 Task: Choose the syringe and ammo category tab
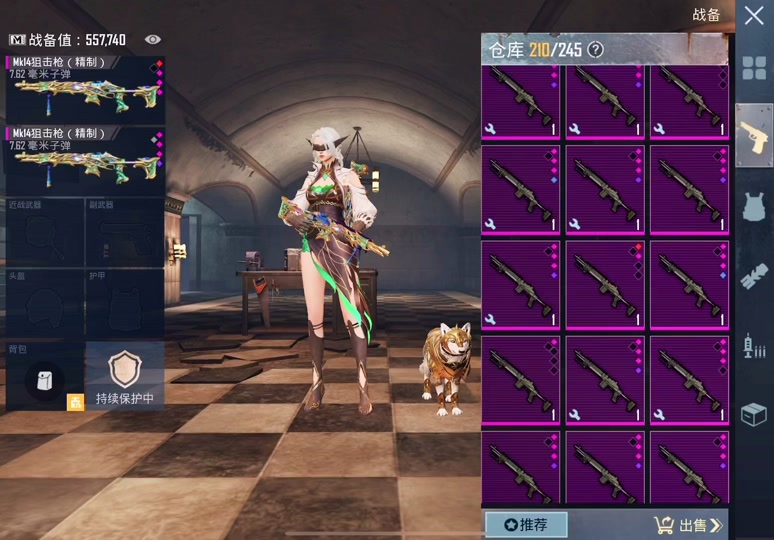tap(753, 347)
